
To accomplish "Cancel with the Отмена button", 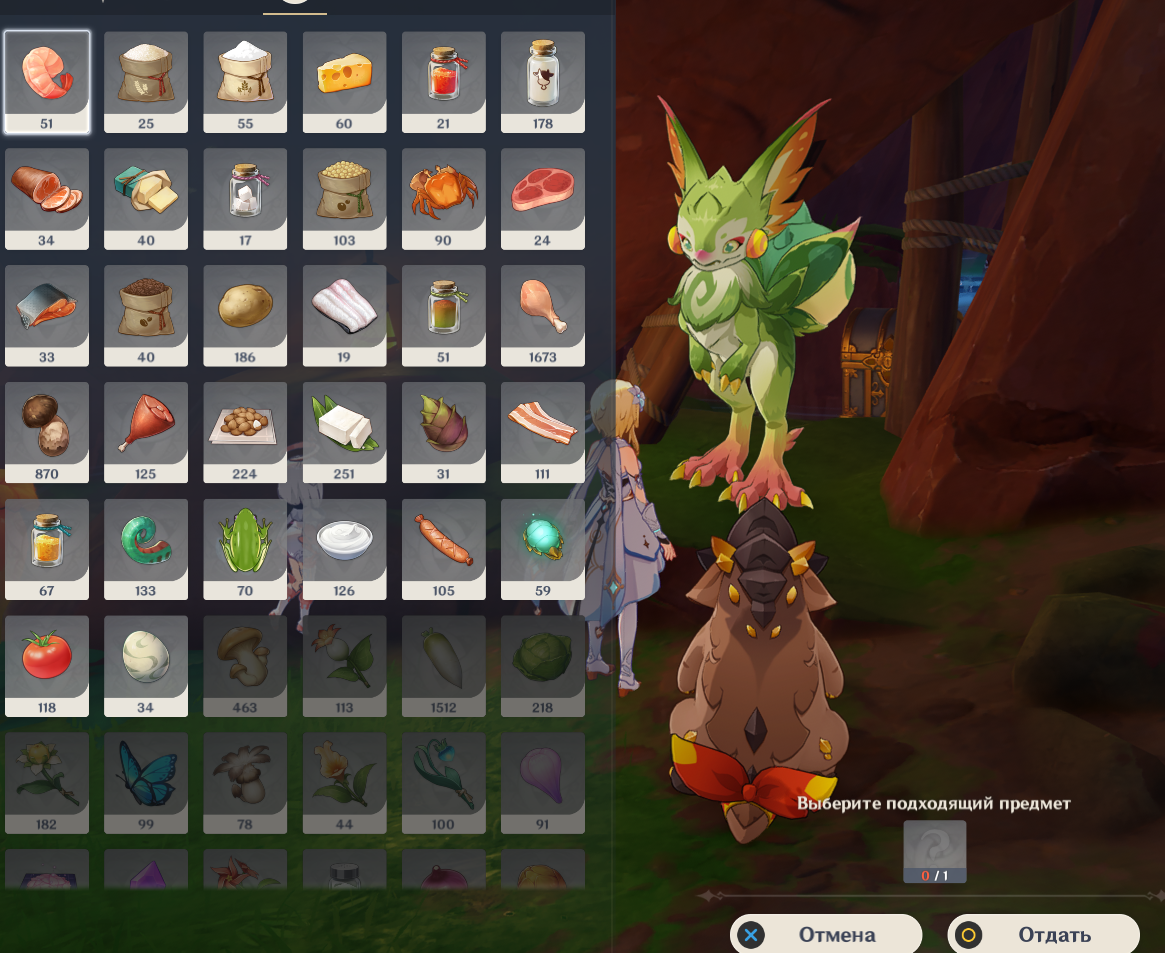I will pyautogui.click(x=826, y=935).
